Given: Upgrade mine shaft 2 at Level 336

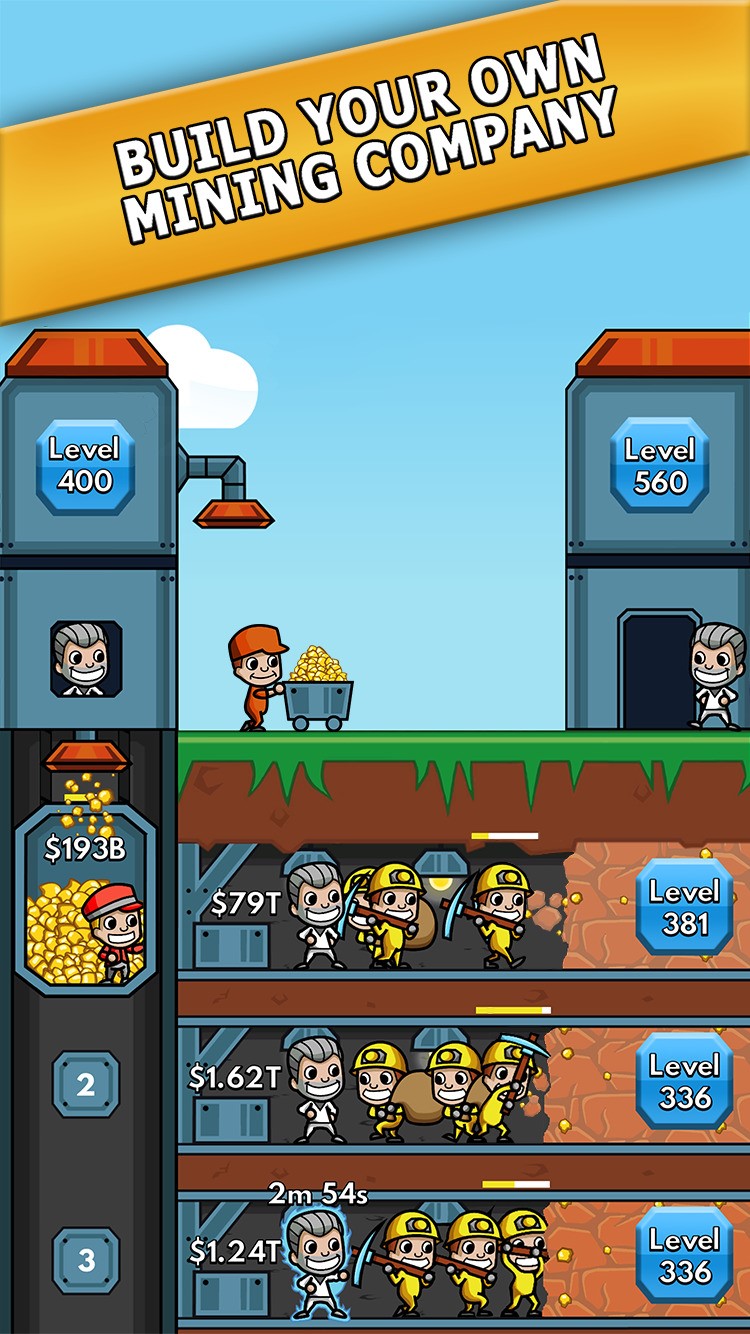Looking at the screenshot, I should [x=684, y=1082].
